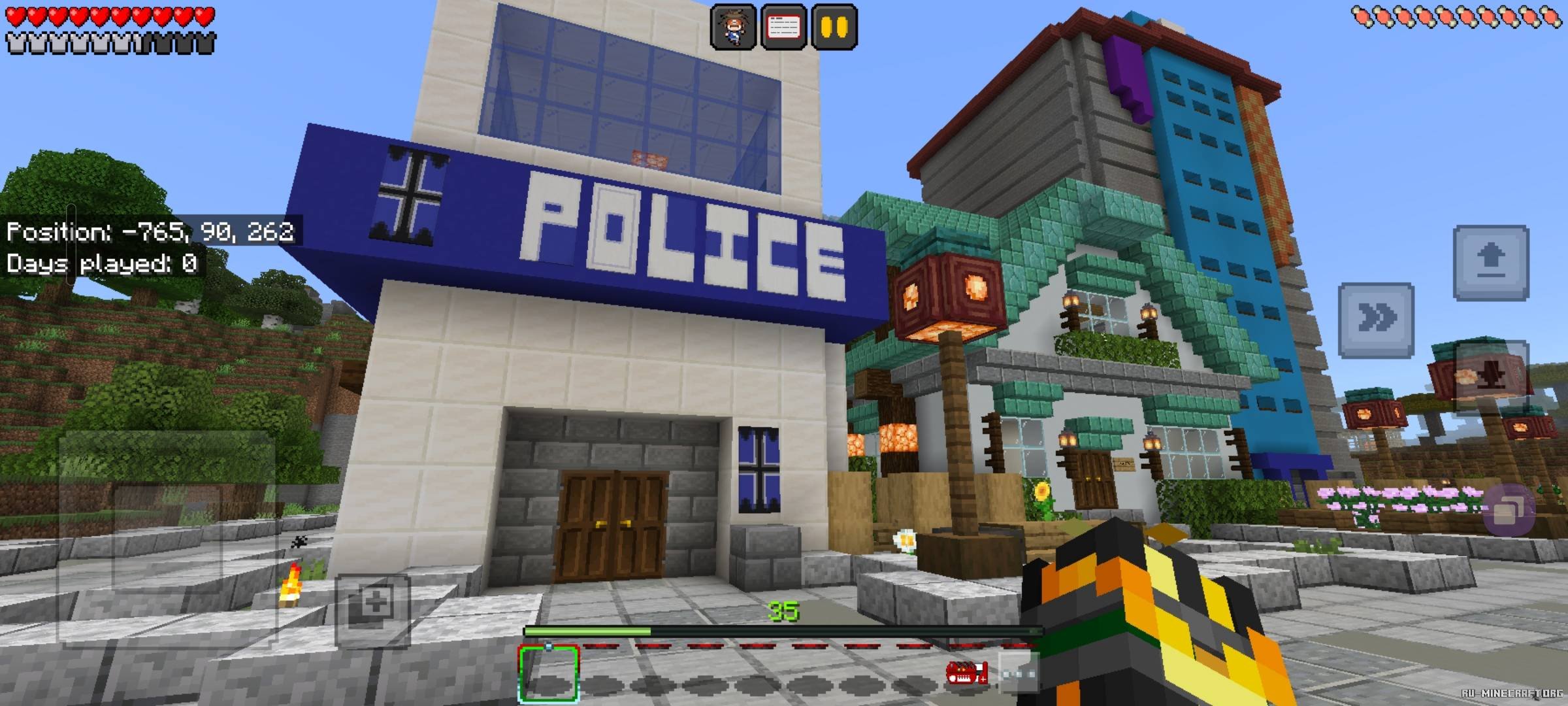This screenshot has height=706, width=1568.
Task: Tap the purple overlapping-squares floating button
Action: (x=1509, y=511)
